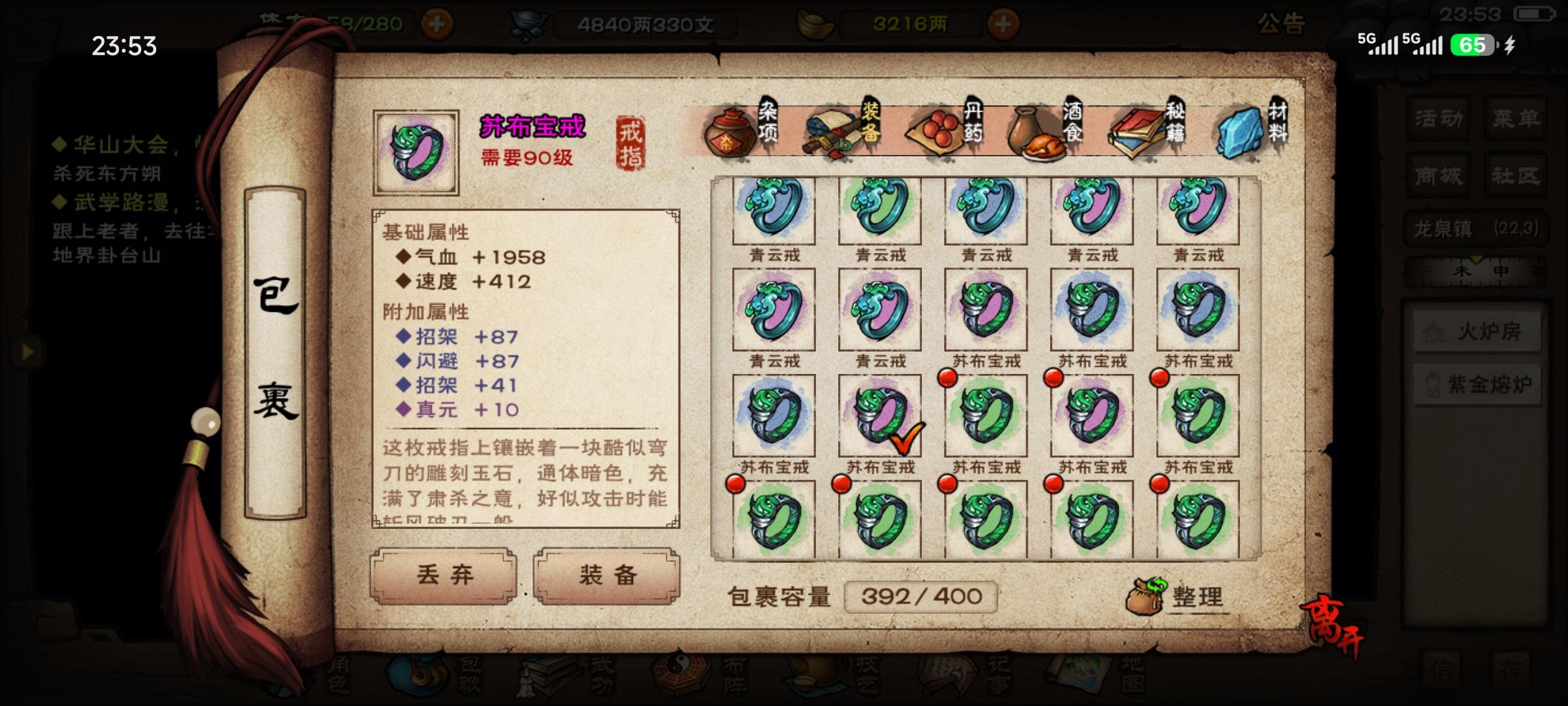Uncheck the selected 苏布宝戒 ring

(879, 416)
